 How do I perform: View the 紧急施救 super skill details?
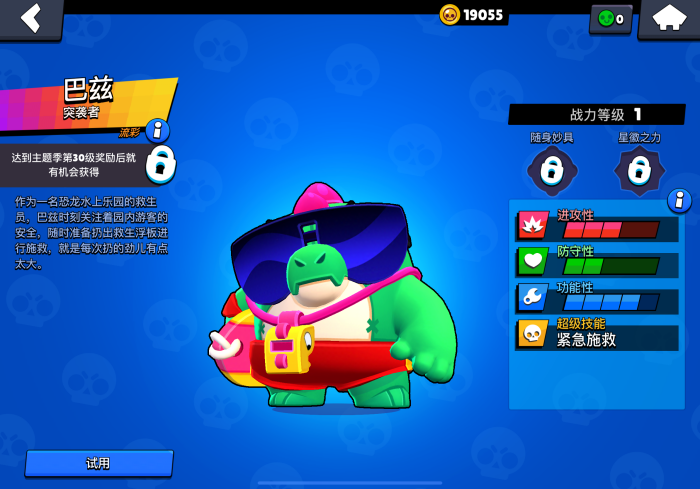click(597, 333)
